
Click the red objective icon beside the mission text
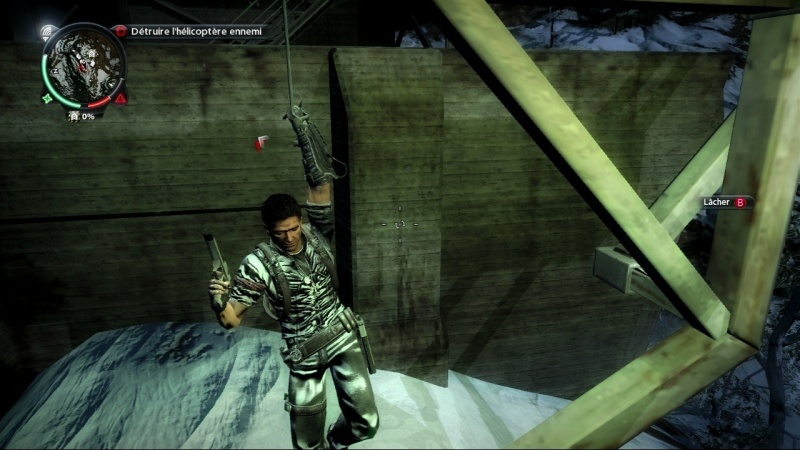[x=121, y=32]
